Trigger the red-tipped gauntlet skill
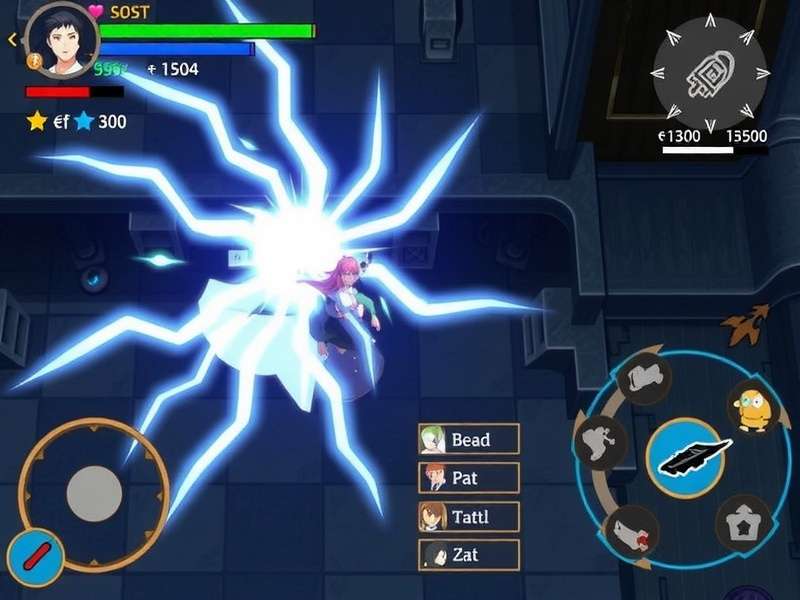This screenshot has width=800, height=600. [632, 531]
